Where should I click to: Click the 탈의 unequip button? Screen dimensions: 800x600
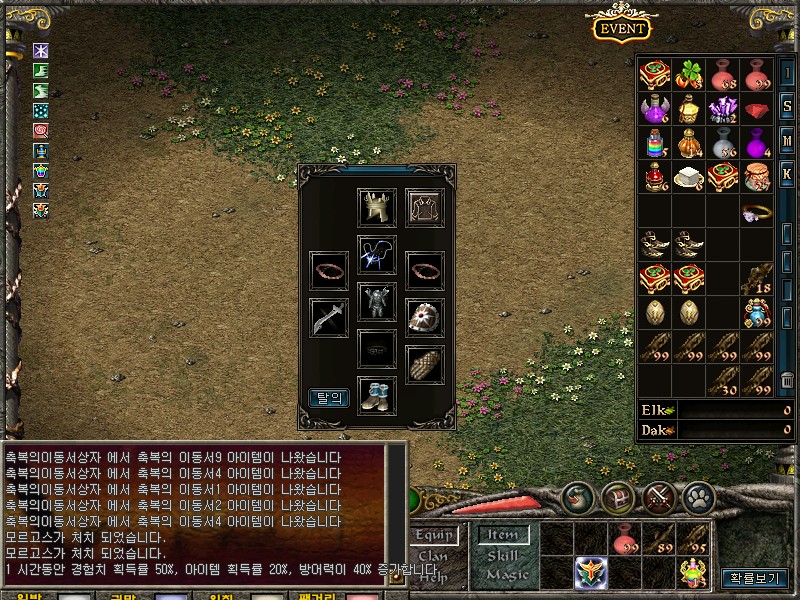point(329,397)
